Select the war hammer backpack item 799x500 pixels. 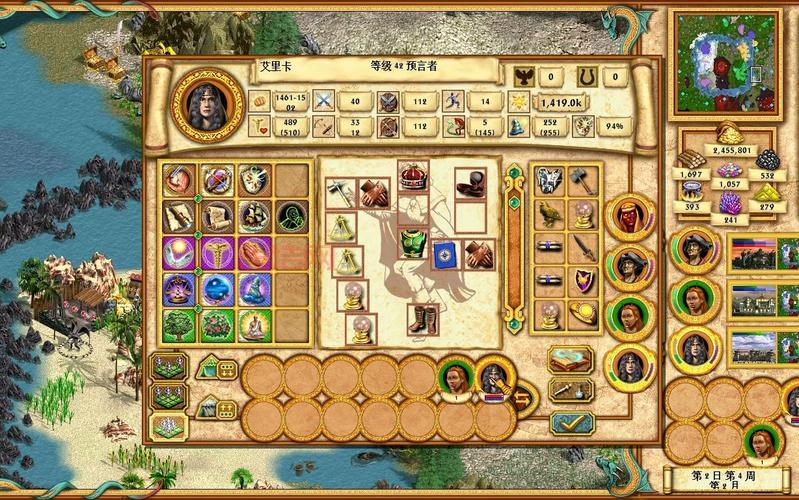click(582, 180)
